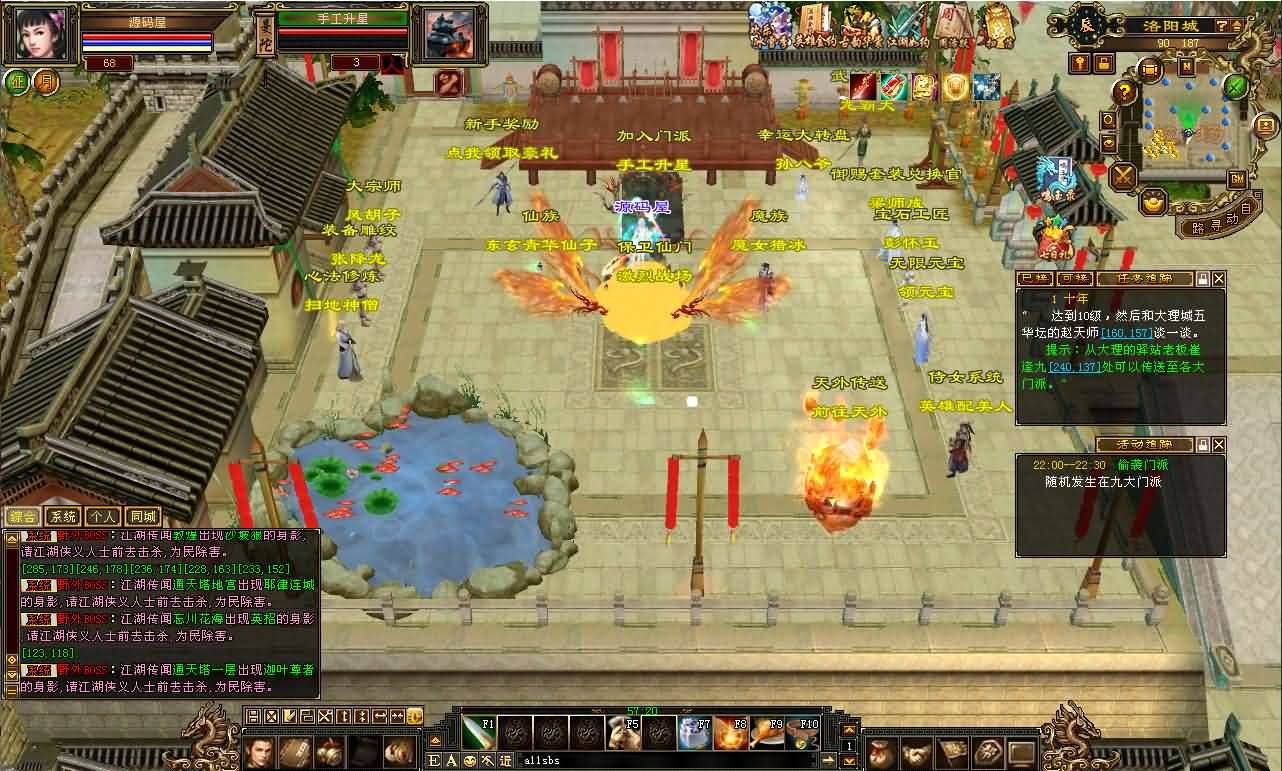Screen dimensions: 1282x771
Task: Select the player portrait in top-left
Action: point(40,35)
